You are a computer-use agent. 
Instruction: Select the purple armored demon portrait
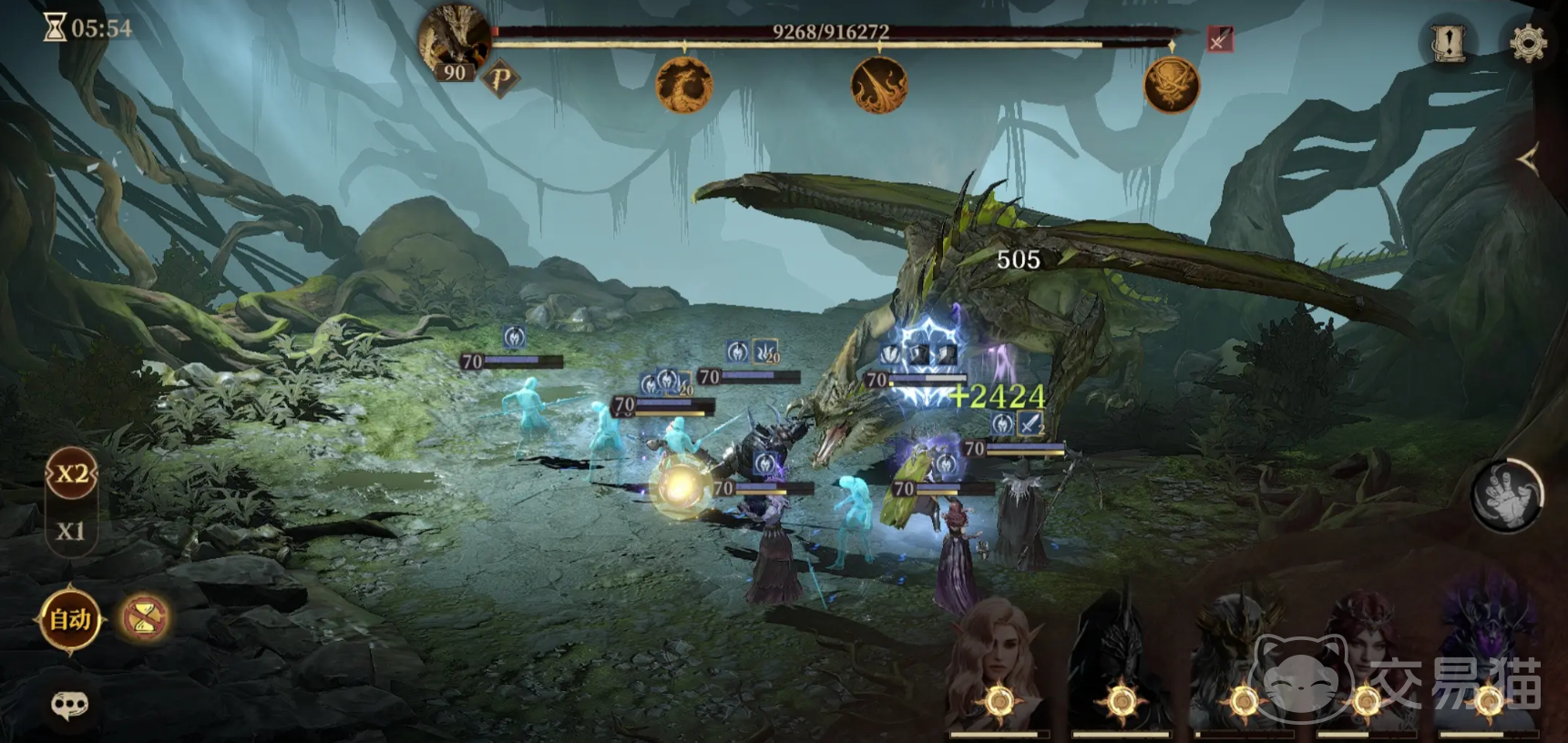tap(1488, 669)
